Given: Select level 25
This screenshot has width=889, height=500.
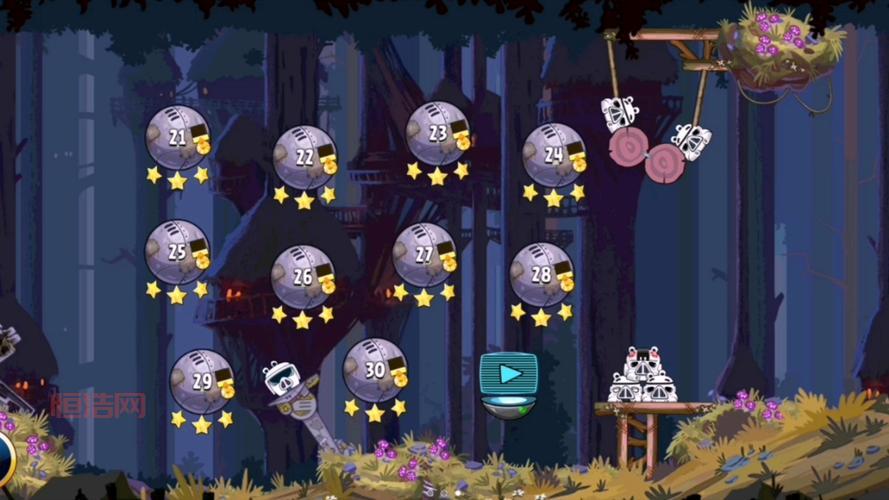Looking at the screenshot, I should (x=177, y=252).
